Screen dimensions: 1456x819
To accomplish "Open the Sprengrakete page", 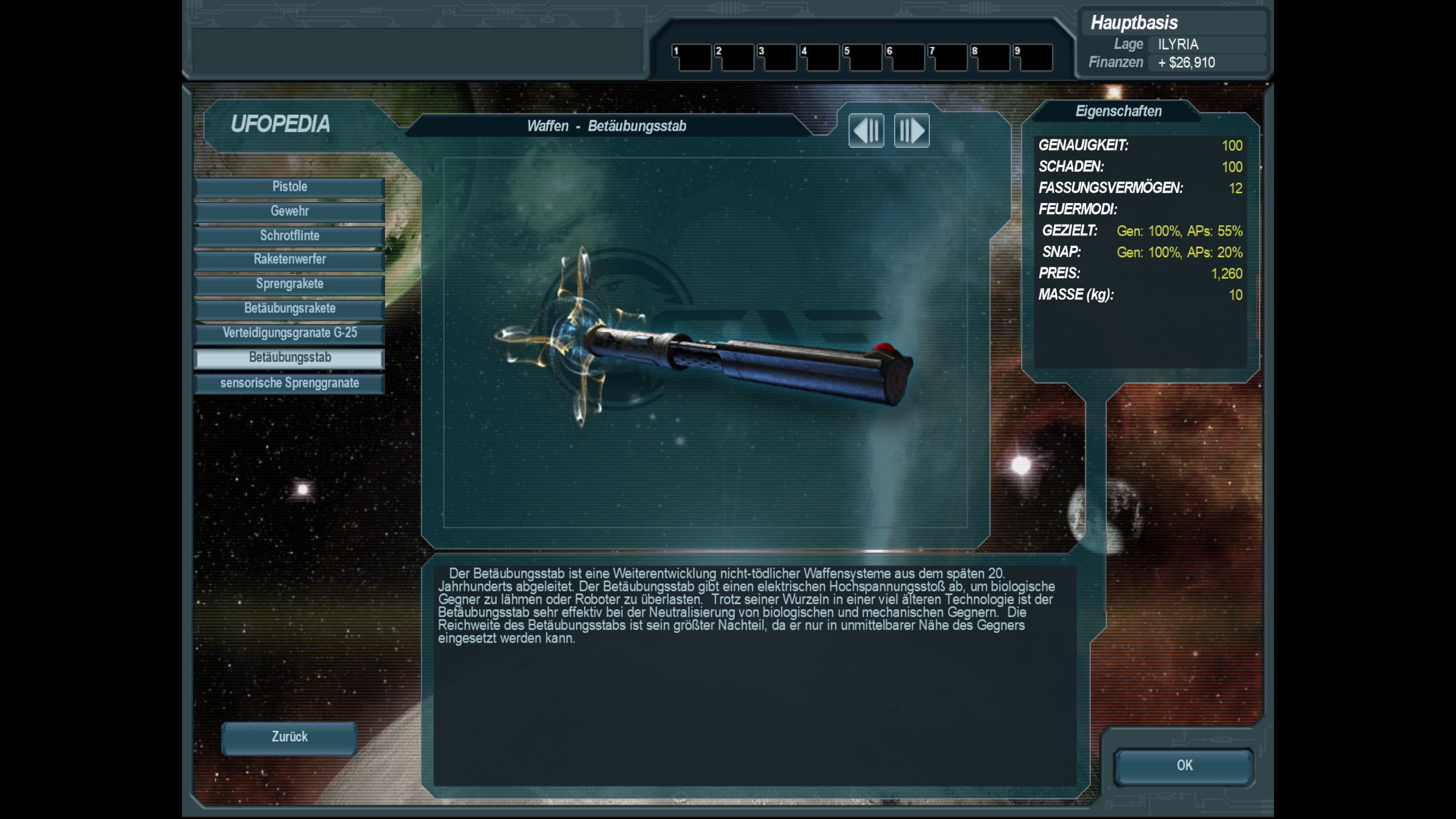I will coord(289,284).
